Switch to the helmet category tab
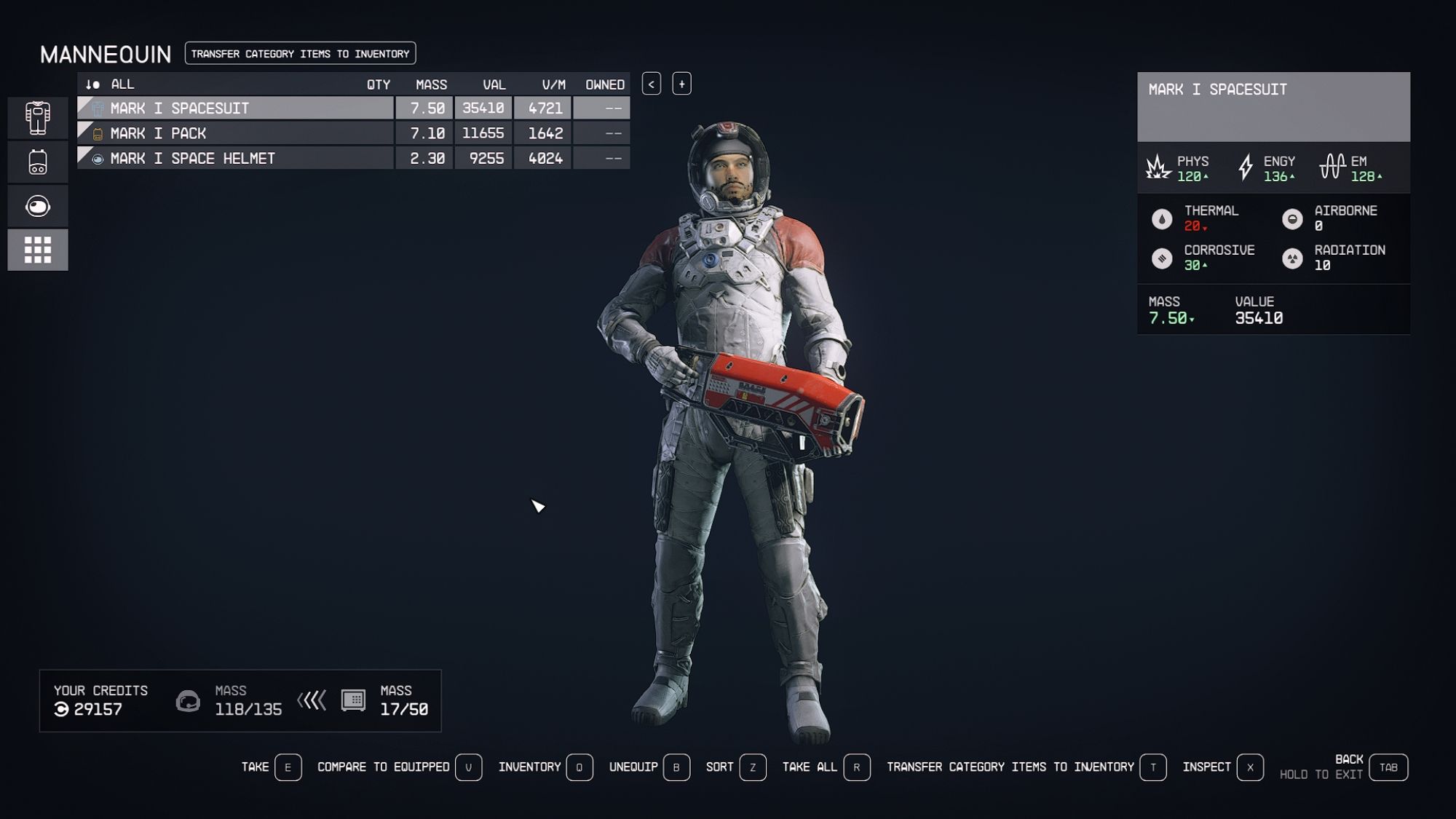 [37, 205]
